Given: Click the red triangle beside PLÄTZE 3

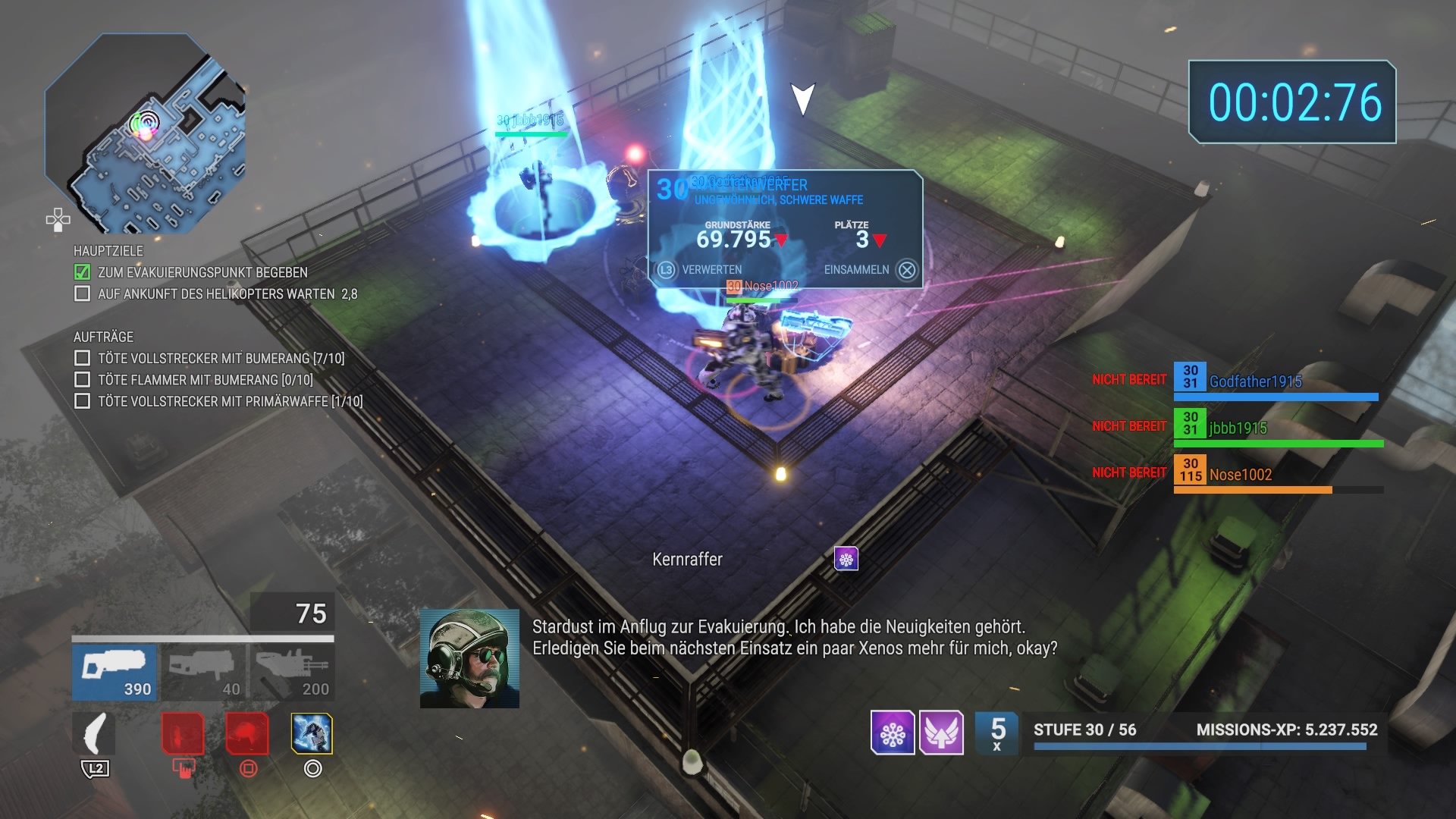Looking at the screenshot, I should 879,240.
